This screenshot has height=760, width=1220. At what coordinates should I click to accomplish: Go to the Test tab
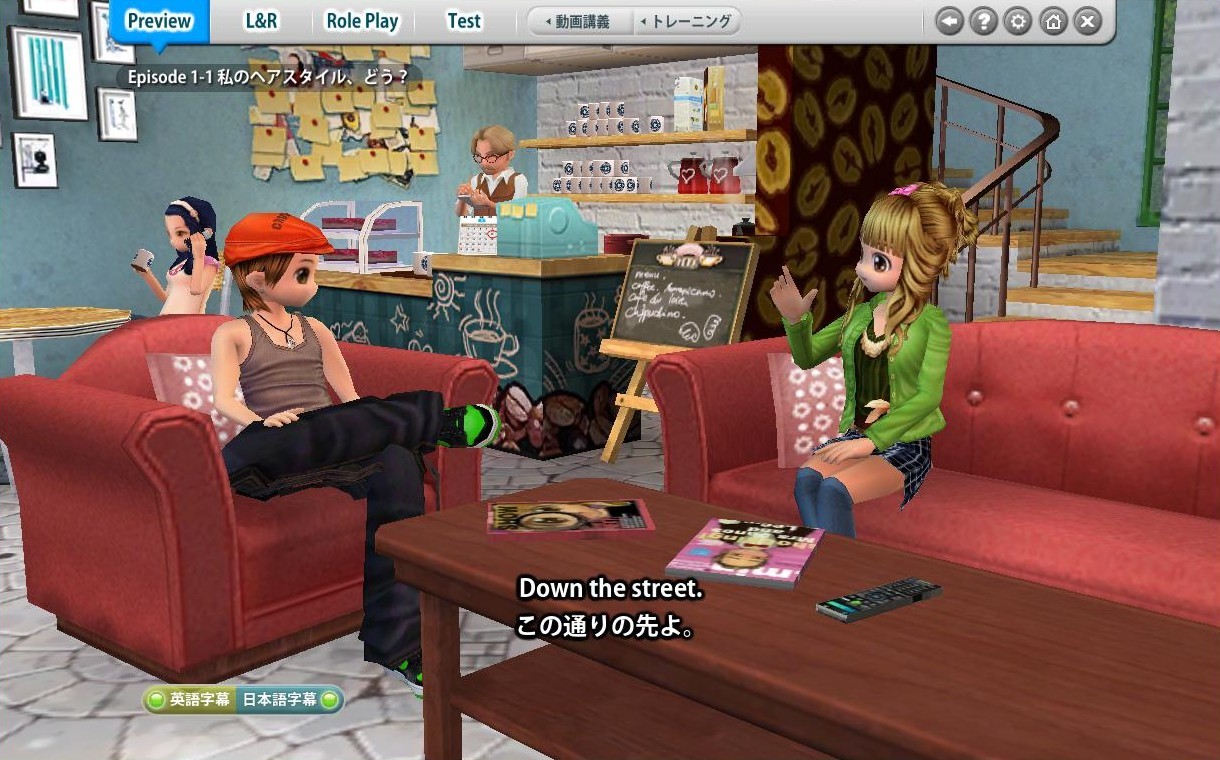pos(464,21)
